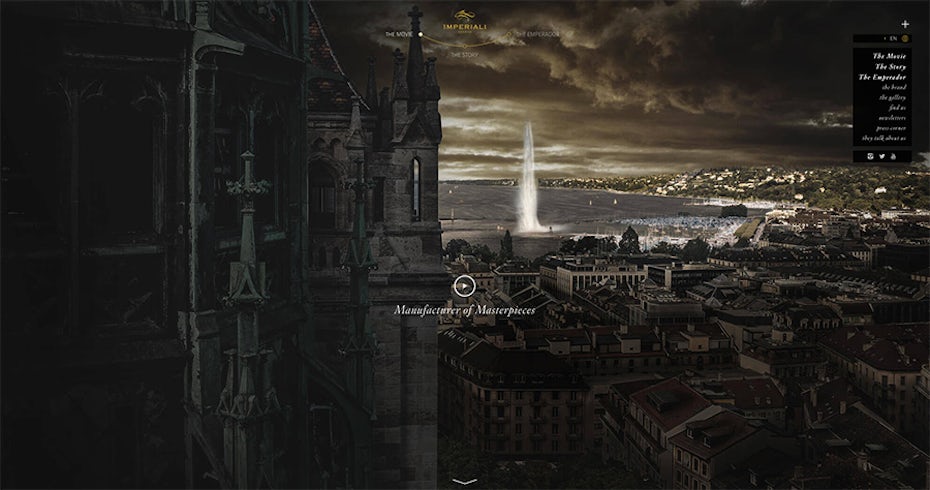Viewport: 930px width, 490px height.
Task: Show the gallery from the side menu
Action: click(892, 97)
